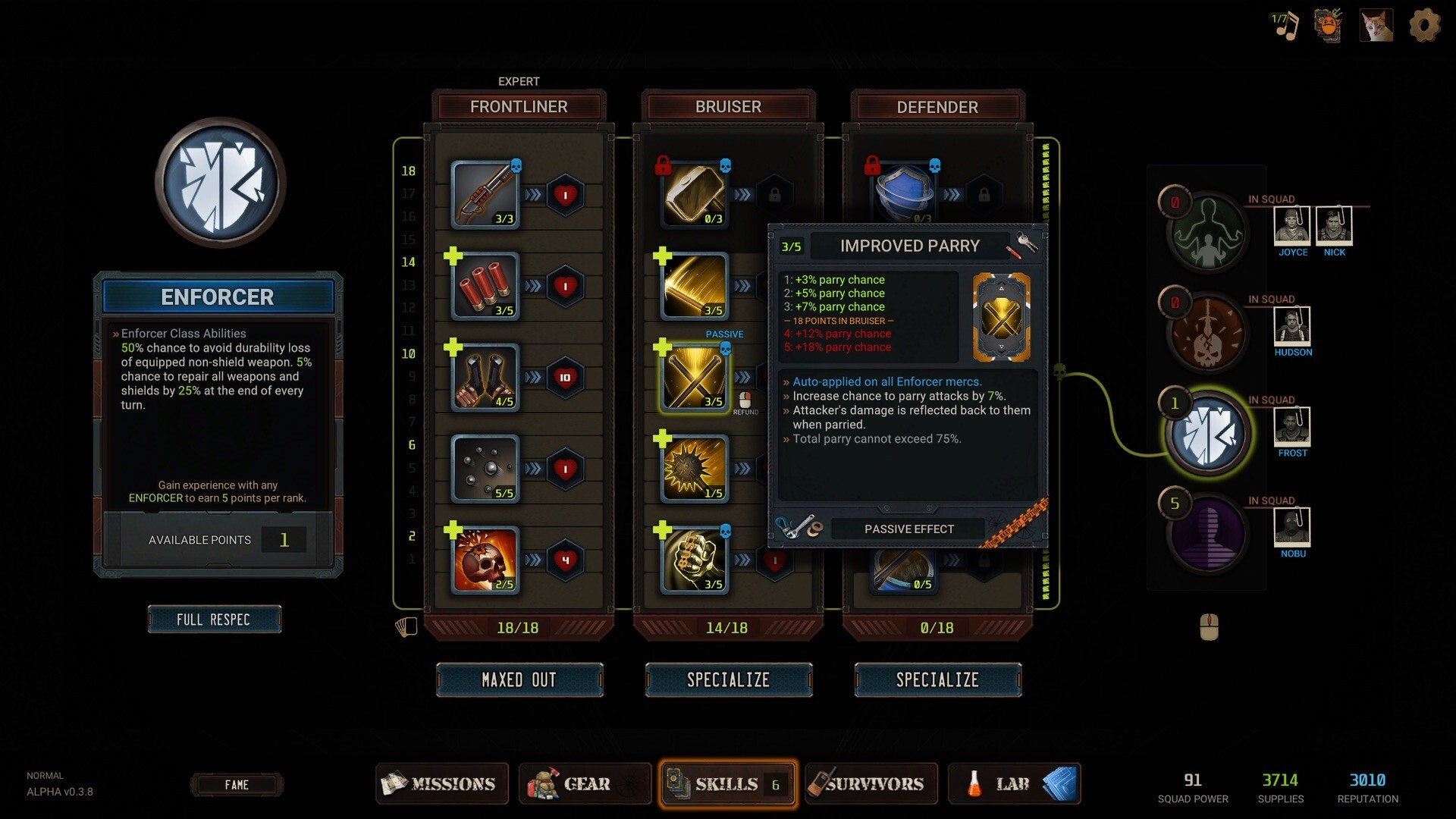Open the Fame button
Viewport: 1456px width, 819px height.
click(236, 785)
